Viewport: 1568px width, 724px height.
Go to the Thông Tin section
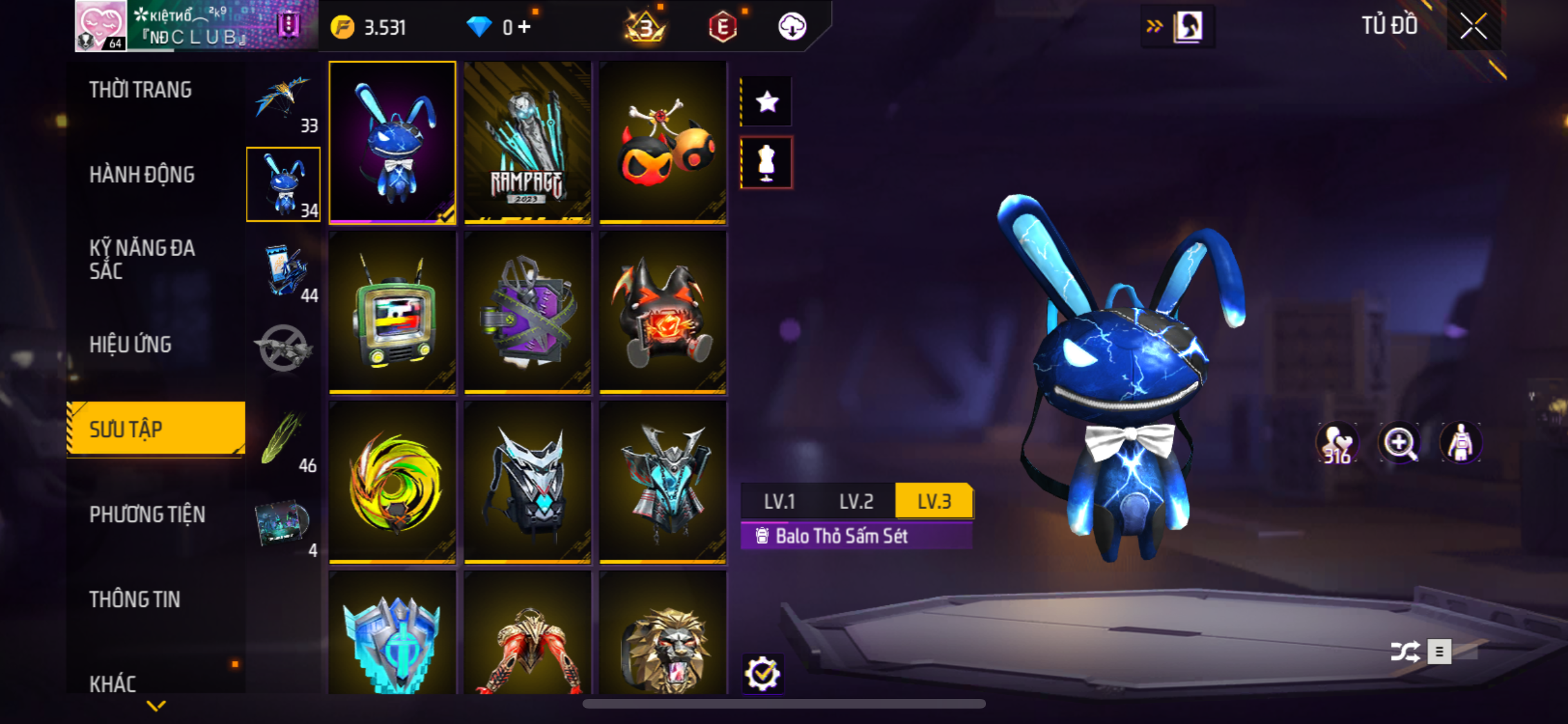point(135,600)
